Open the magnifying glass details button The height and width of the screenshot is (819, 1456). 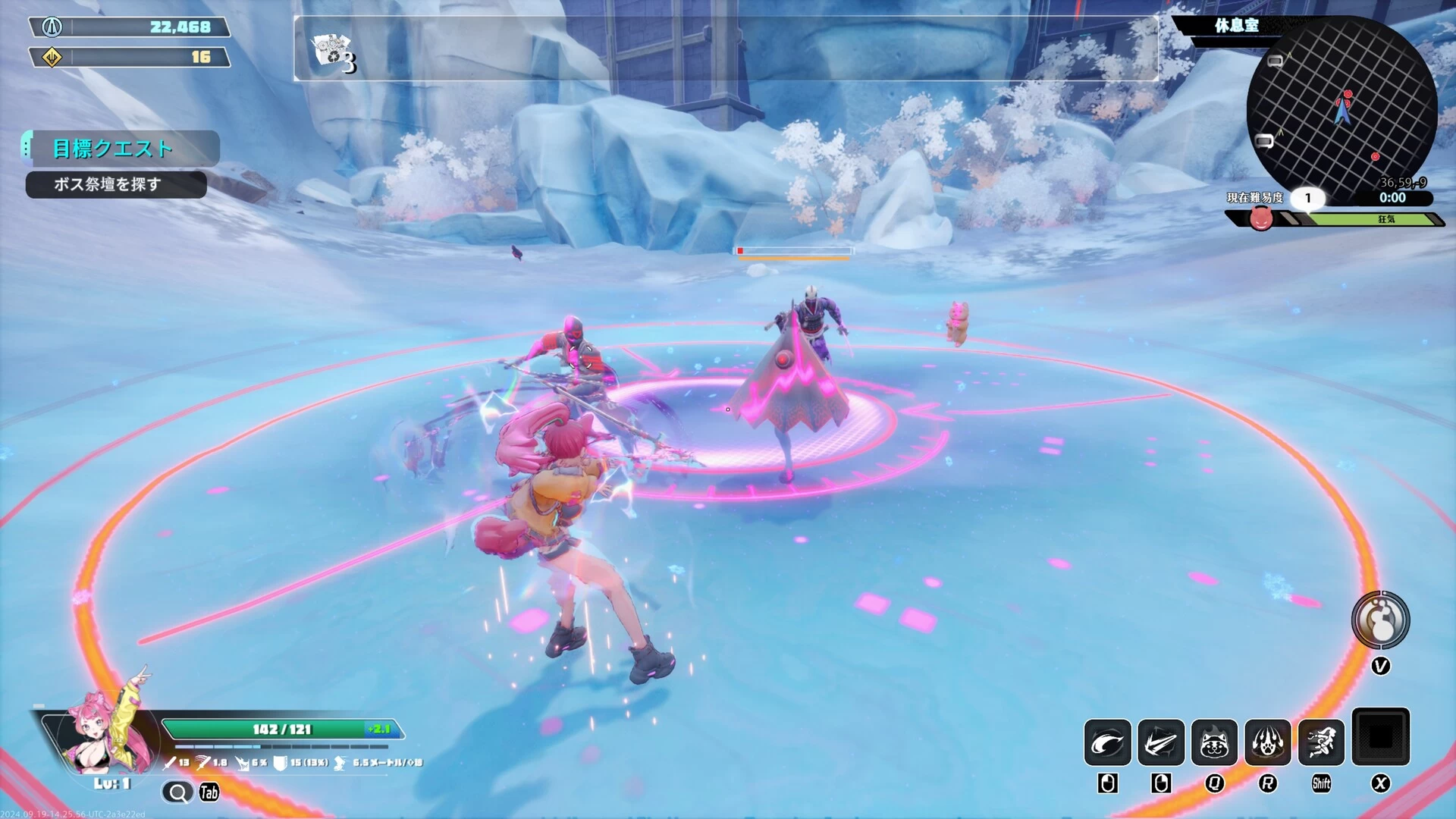tap(177, 792)
